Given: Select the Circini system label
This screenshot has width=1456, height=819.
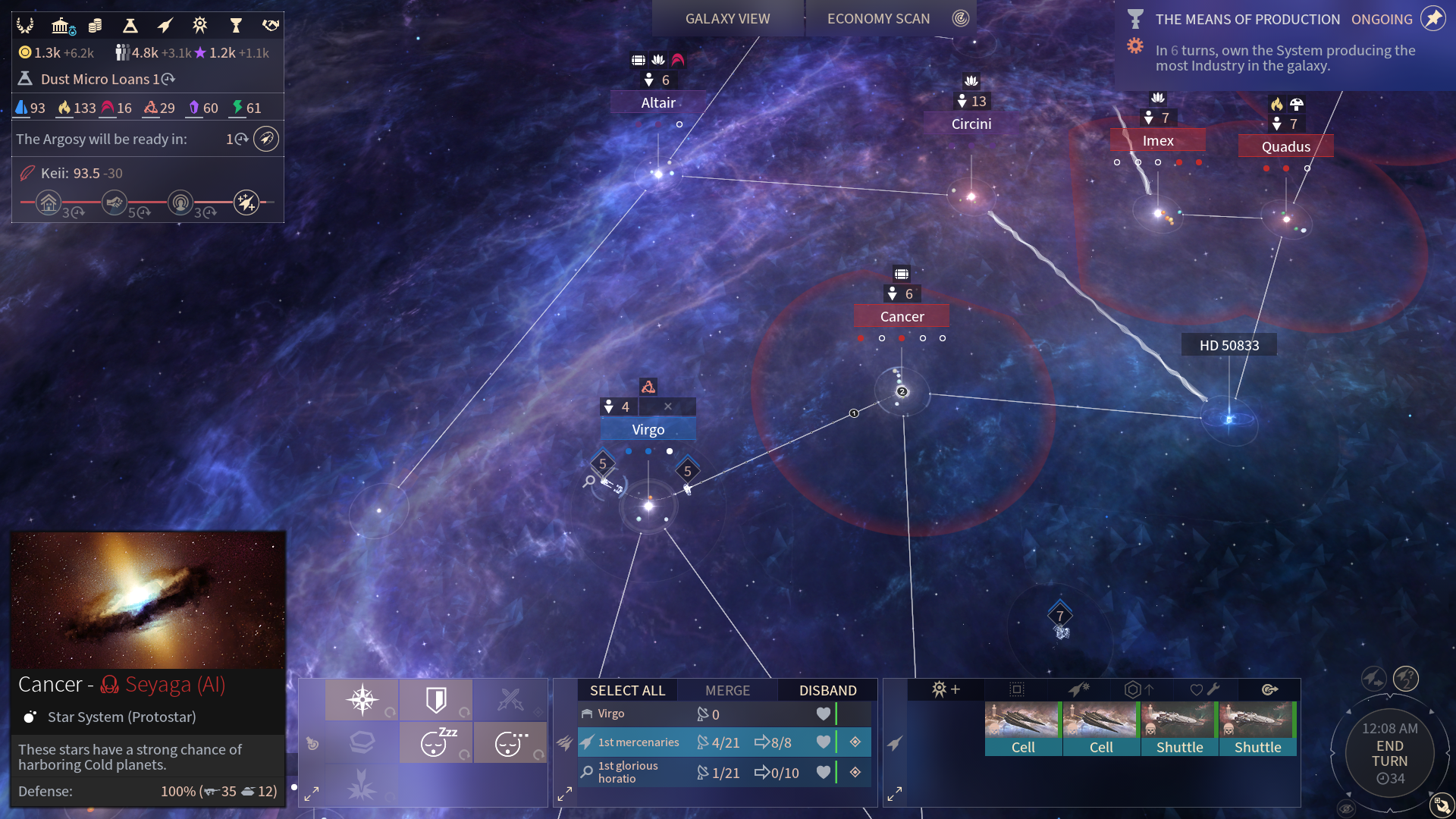Looking at the screenshot, I should (x=971, y=124).
